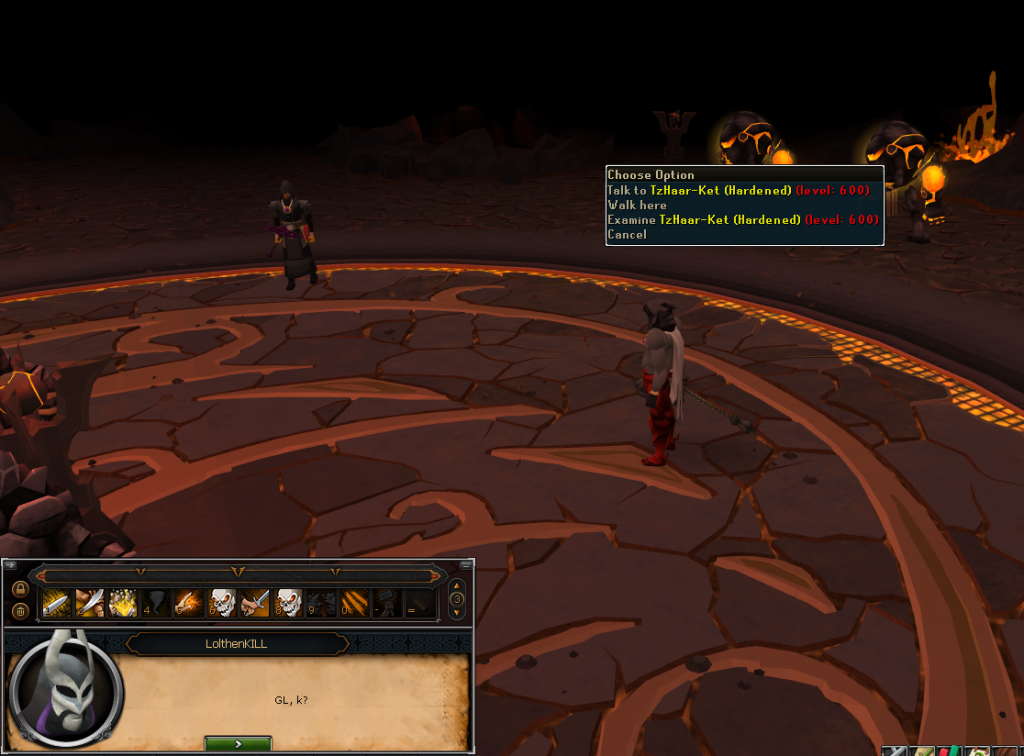Trigger the tornado ability in slot 4
Image resolution: width=1024 pixels, height=756 pixels.
(157, 603)
